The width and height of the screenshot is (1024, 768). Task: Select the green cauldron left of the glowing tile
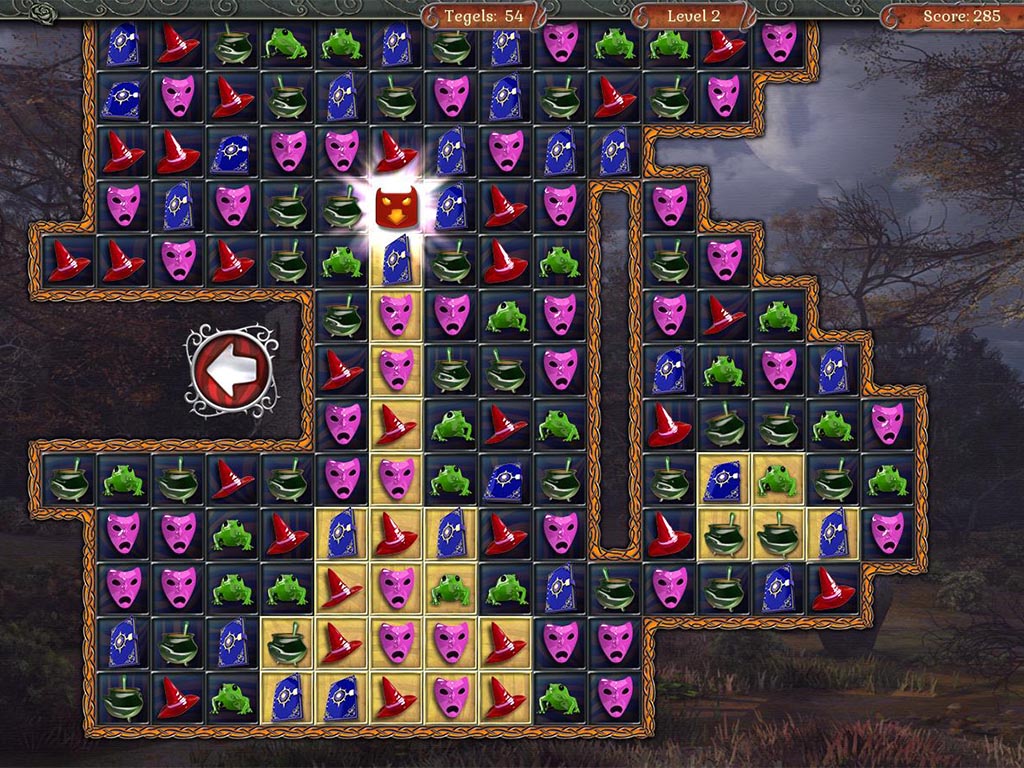pos(342,207)
